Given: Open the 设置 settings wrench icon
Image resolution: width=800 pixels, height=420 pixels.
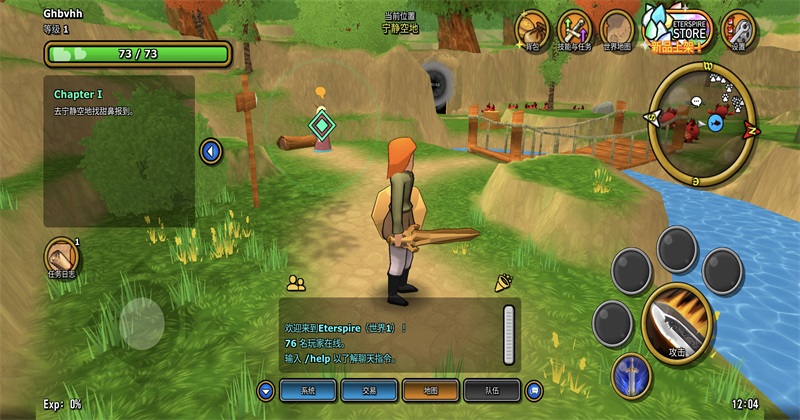Looking at the screenshot, I should point(738,29).
